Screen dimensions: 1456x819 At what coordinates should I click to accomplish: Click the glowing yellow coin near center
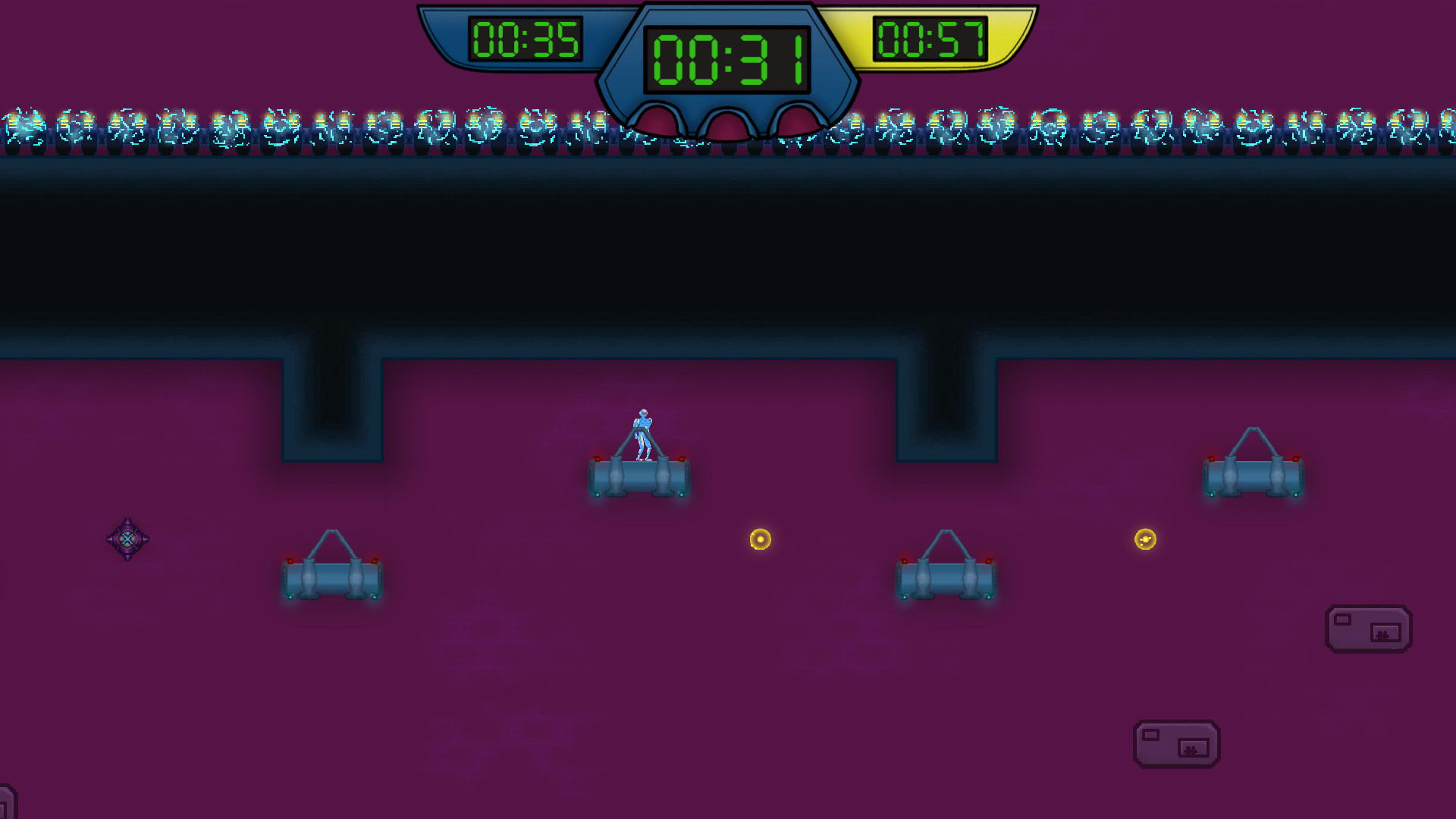tap(761, 540)
